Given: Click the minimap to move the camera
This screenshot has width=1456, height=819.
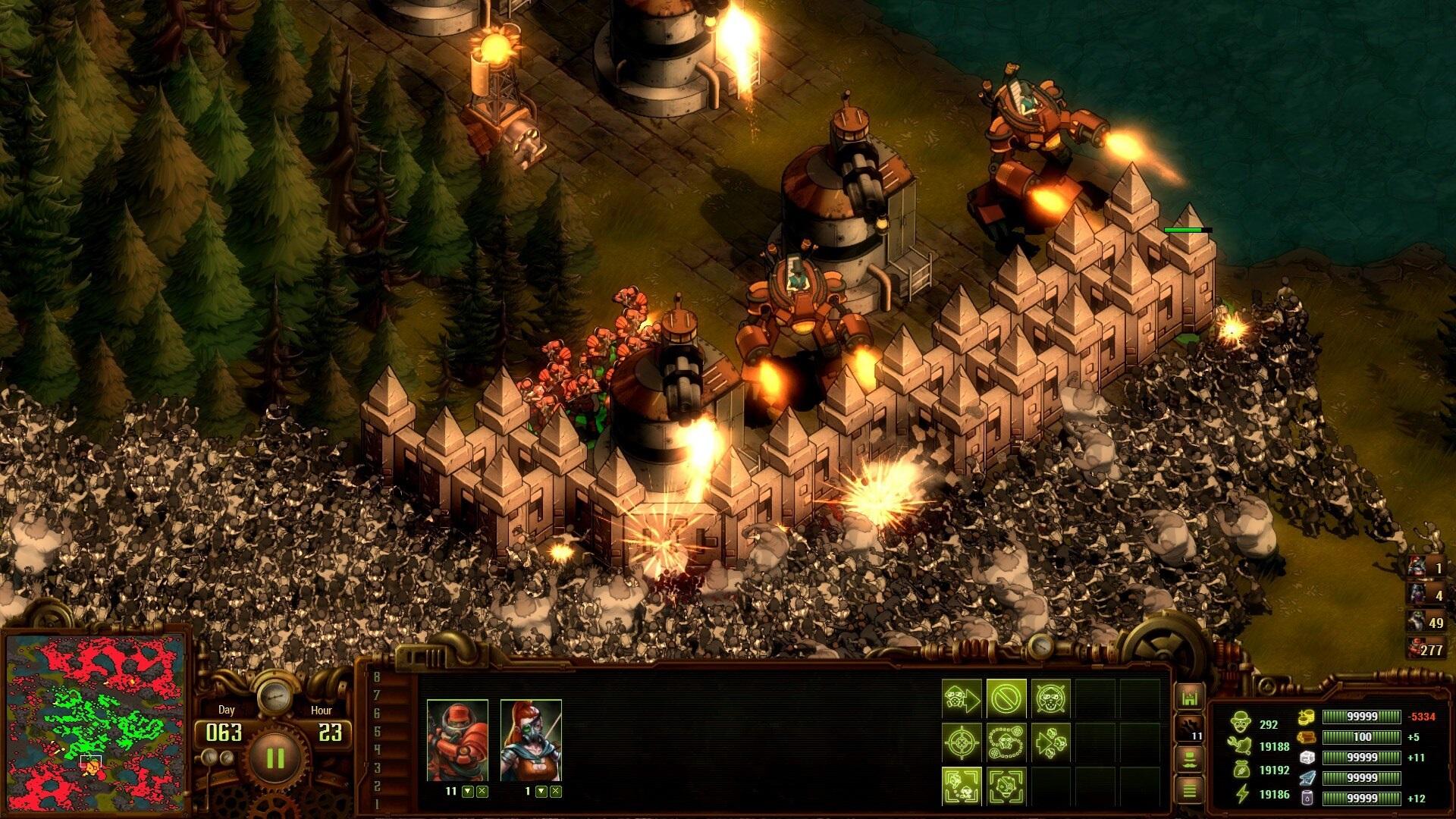Looking at the screenshot, I should (x=95, y=720).
